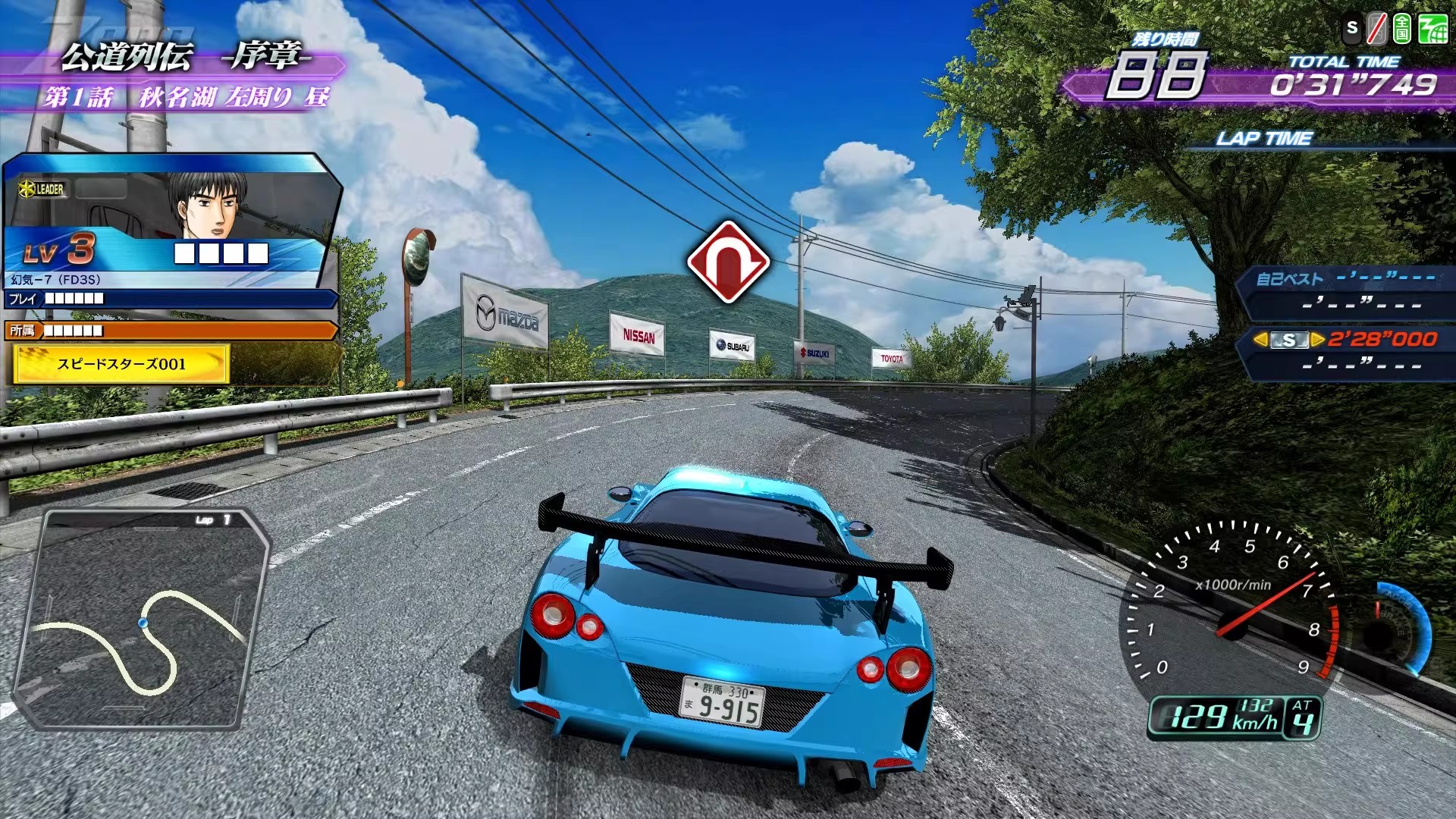
Task: Click the yellow スピードスターズ001 team banner
Action: 121,364
